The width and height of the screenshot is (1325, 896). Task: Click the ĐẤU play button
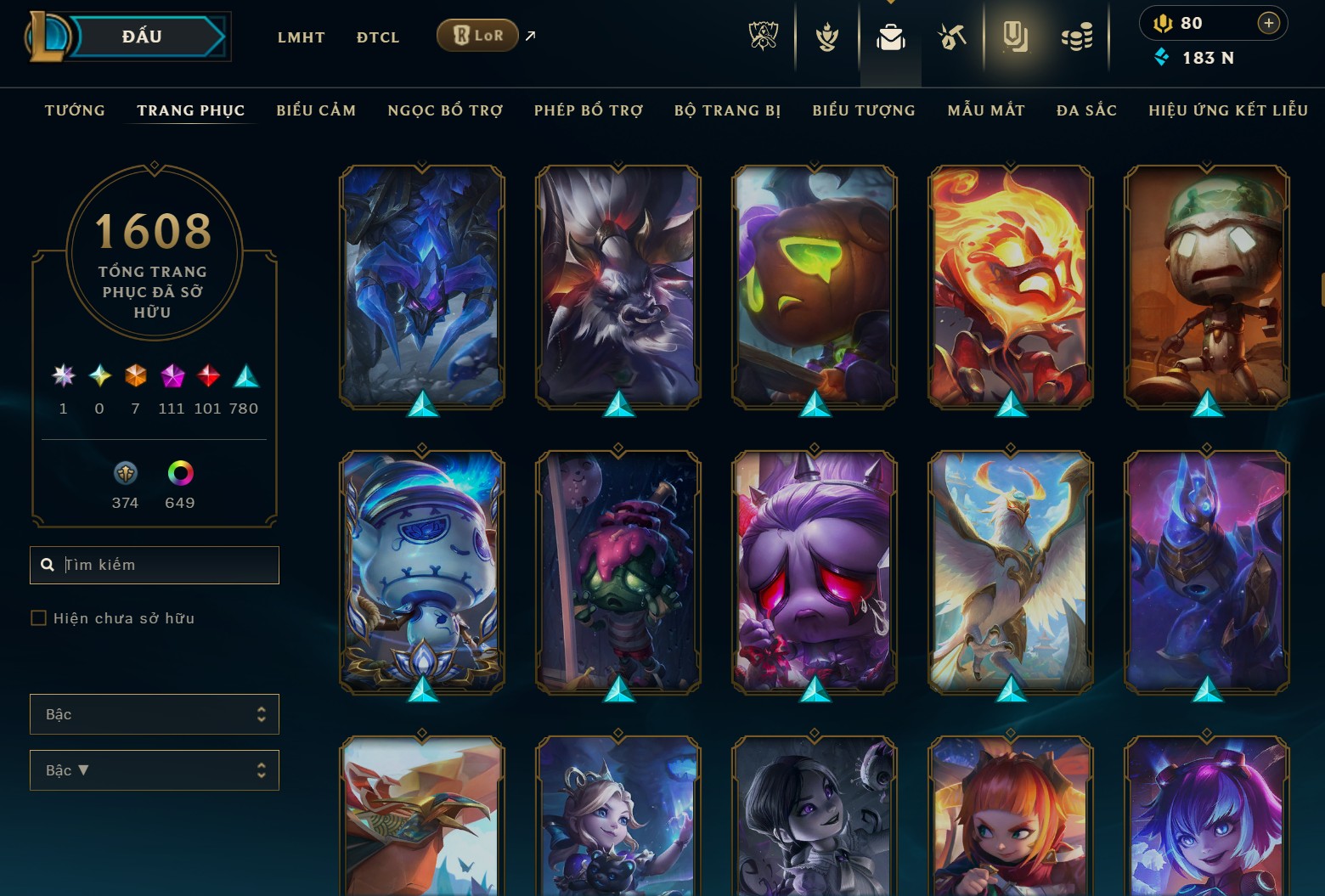(x=142, y=37)
